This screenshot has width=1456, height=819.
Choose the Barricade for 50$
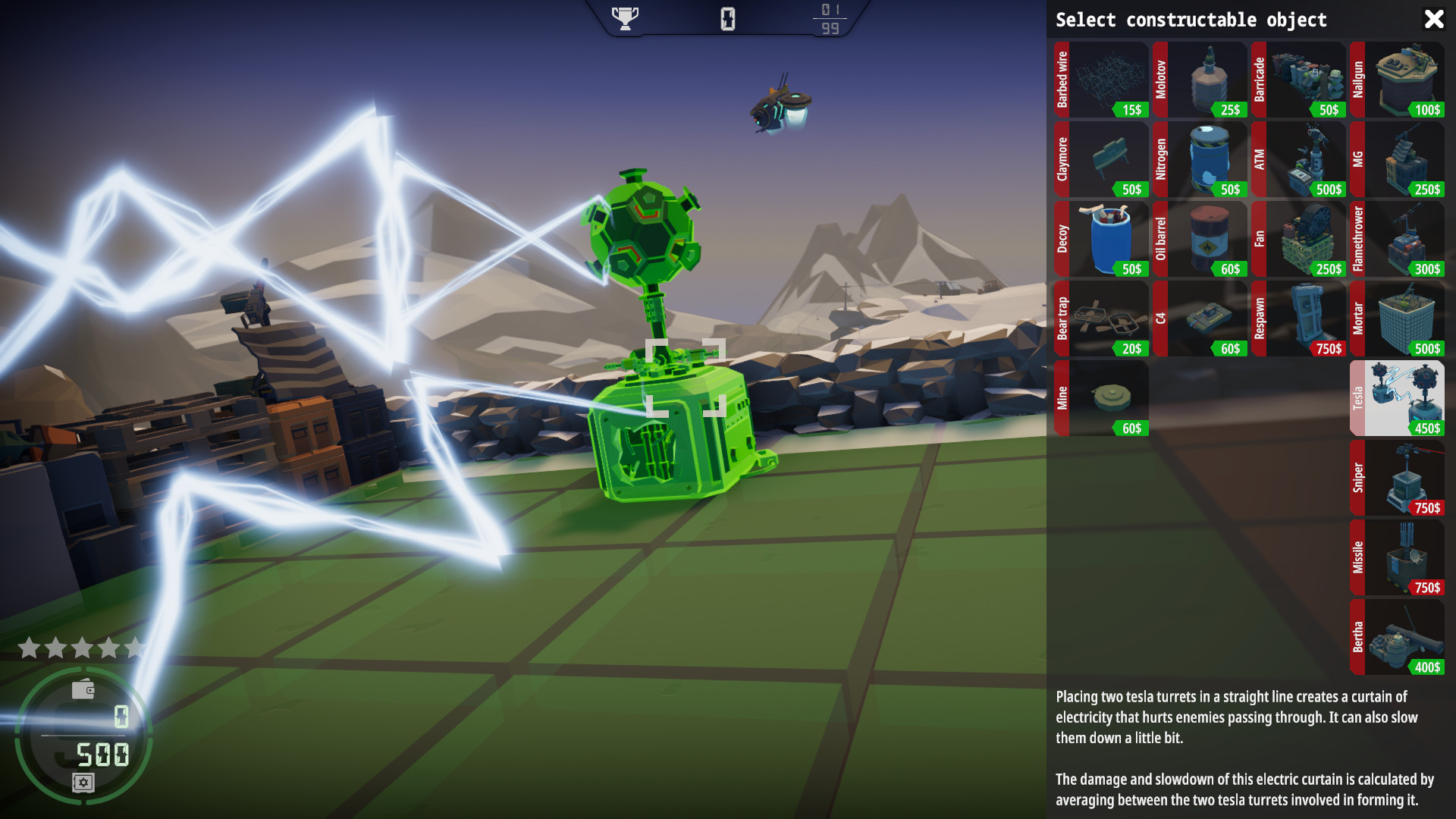tap(1301, 80)
